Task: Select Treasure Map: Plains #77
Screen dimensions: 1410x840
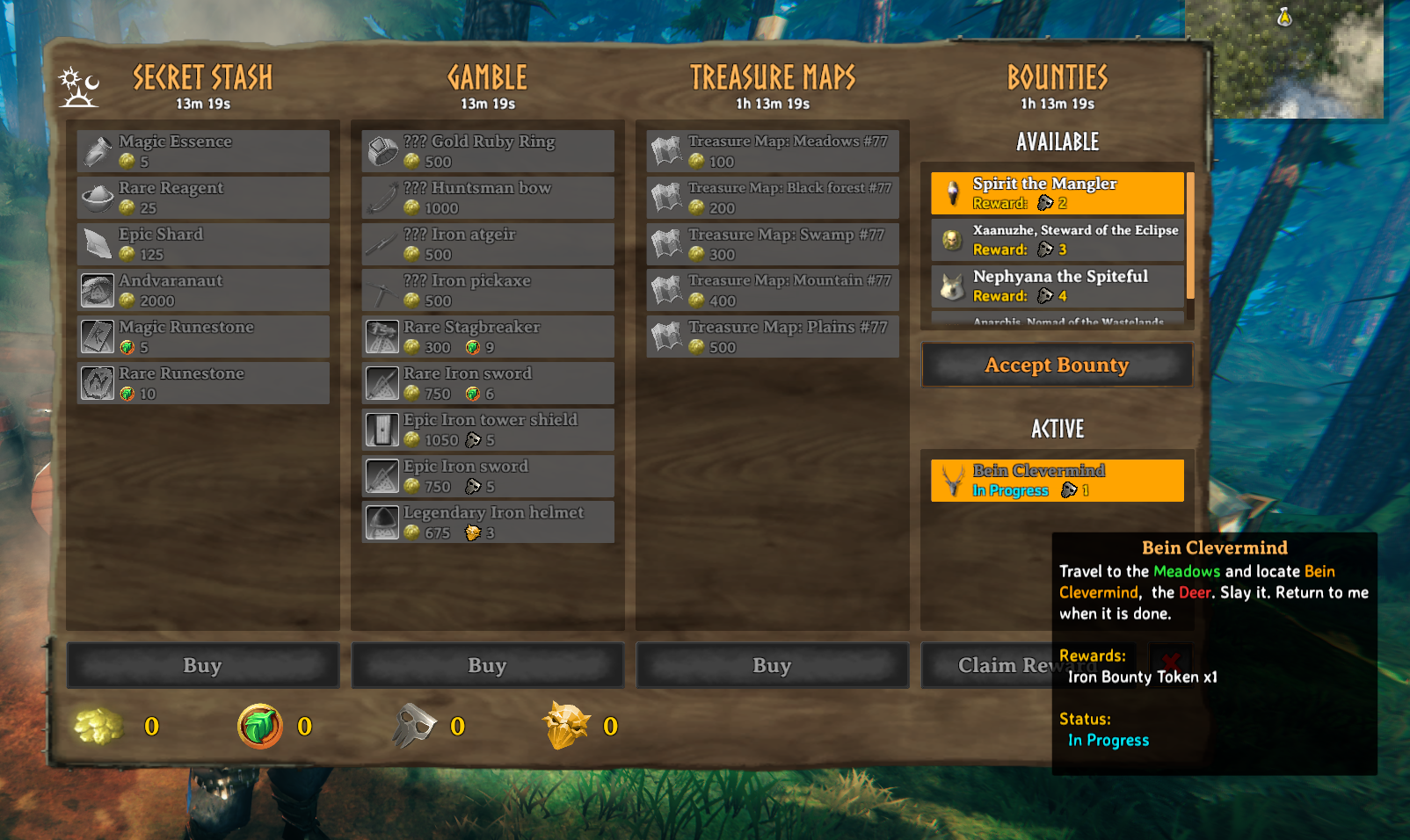Action: point(773,337)
